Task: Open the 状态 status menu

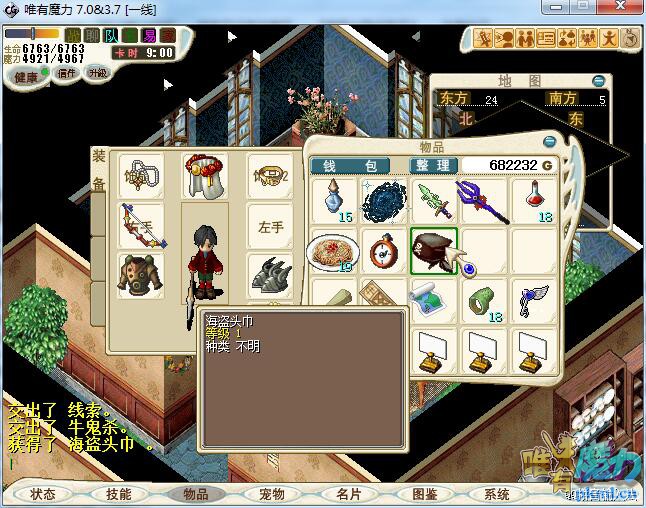Action: (x=43, y=494)
